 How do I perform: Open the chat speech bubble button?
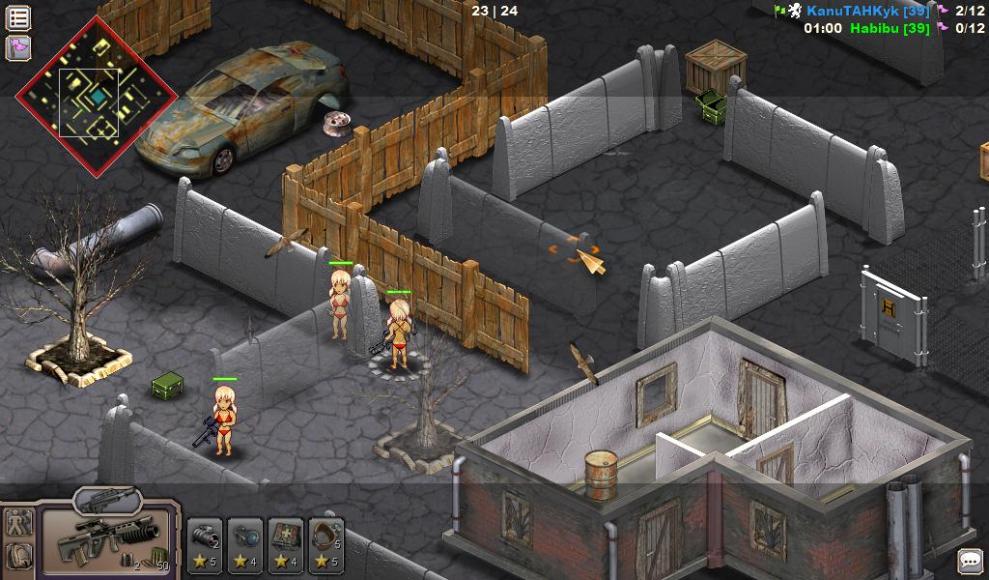pos(969,561)
